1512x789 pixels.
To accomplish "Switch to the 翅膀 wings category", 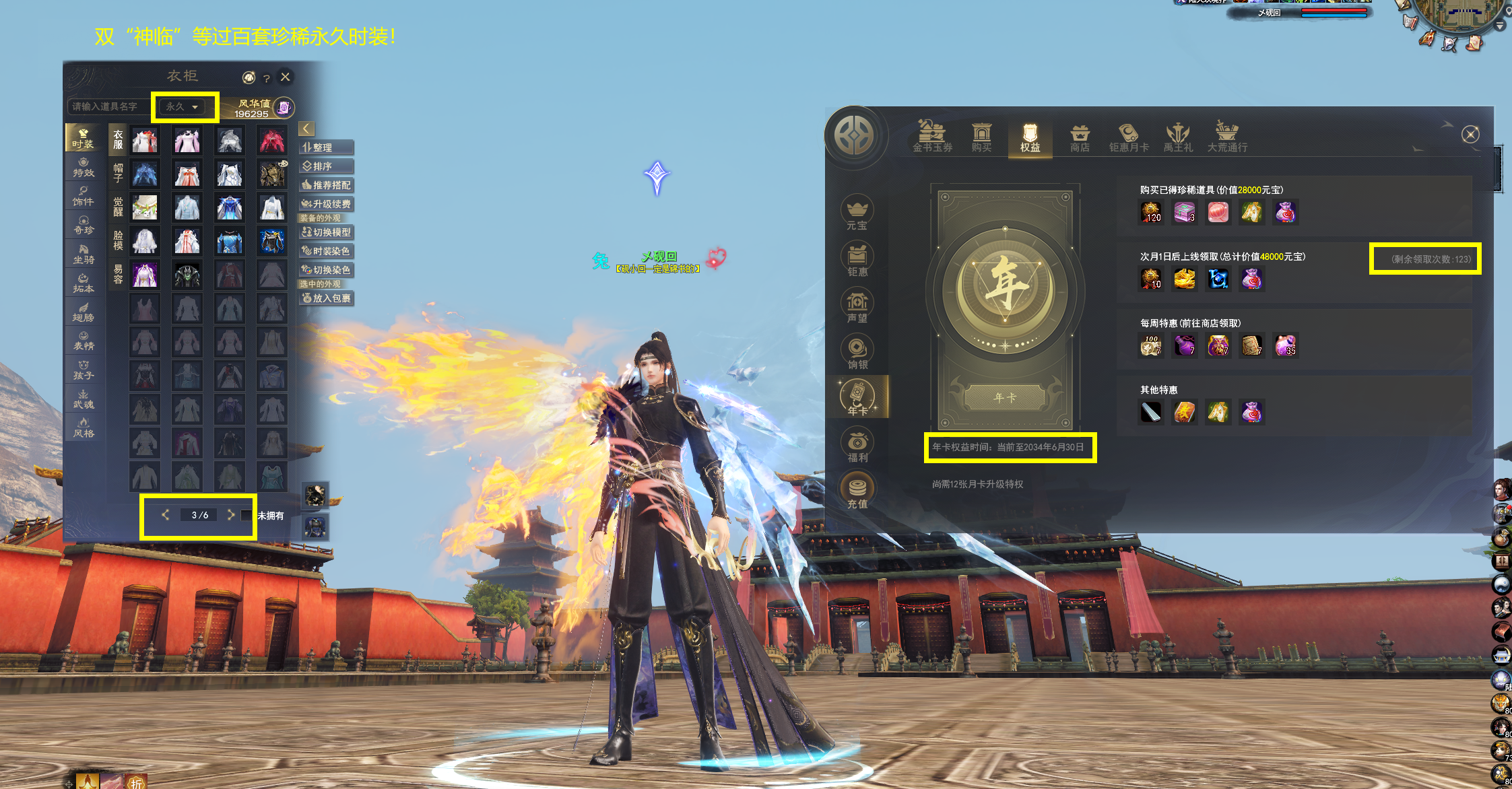I will click(84, 312).
